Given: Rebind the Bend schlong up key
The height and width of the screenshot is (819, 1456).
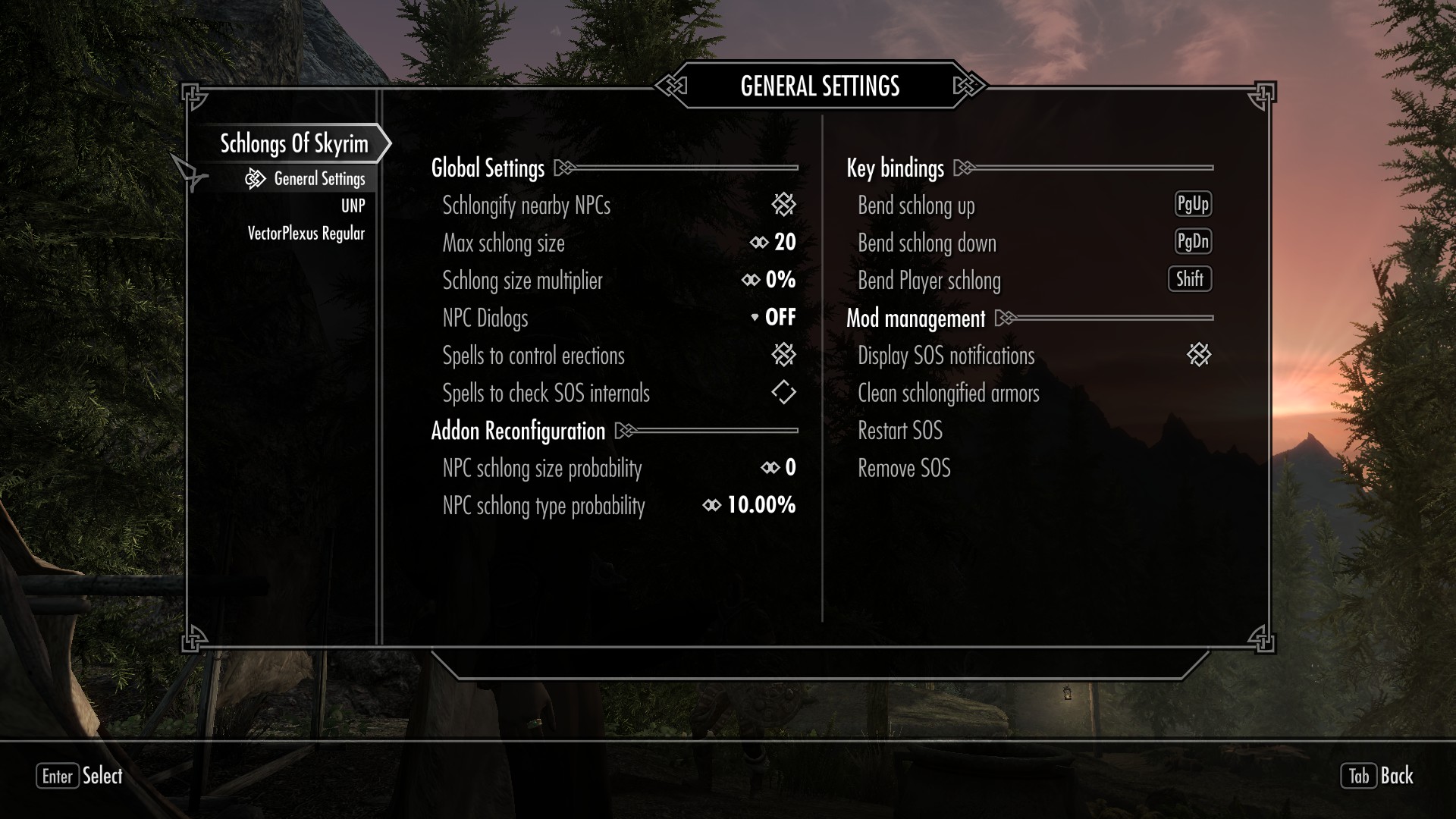Looking at the screenshot, I should coord(1192,204).
